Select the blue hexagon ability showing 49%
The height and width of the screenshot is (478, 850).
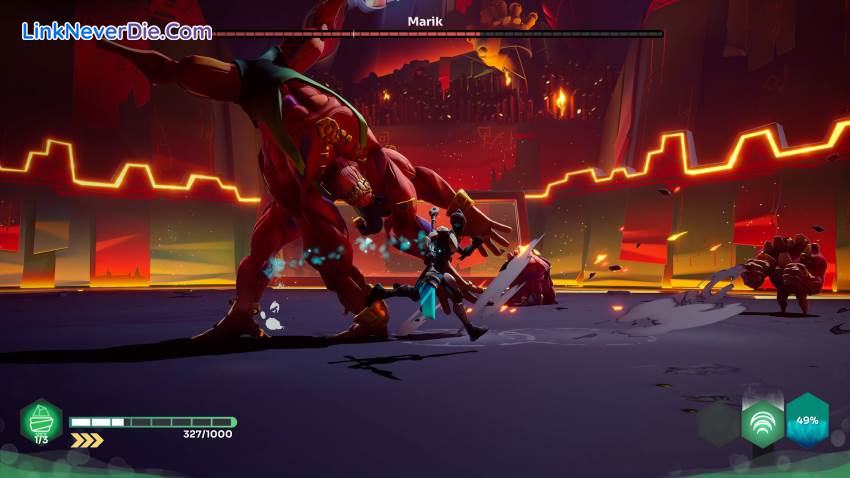(x=807, y=420)
